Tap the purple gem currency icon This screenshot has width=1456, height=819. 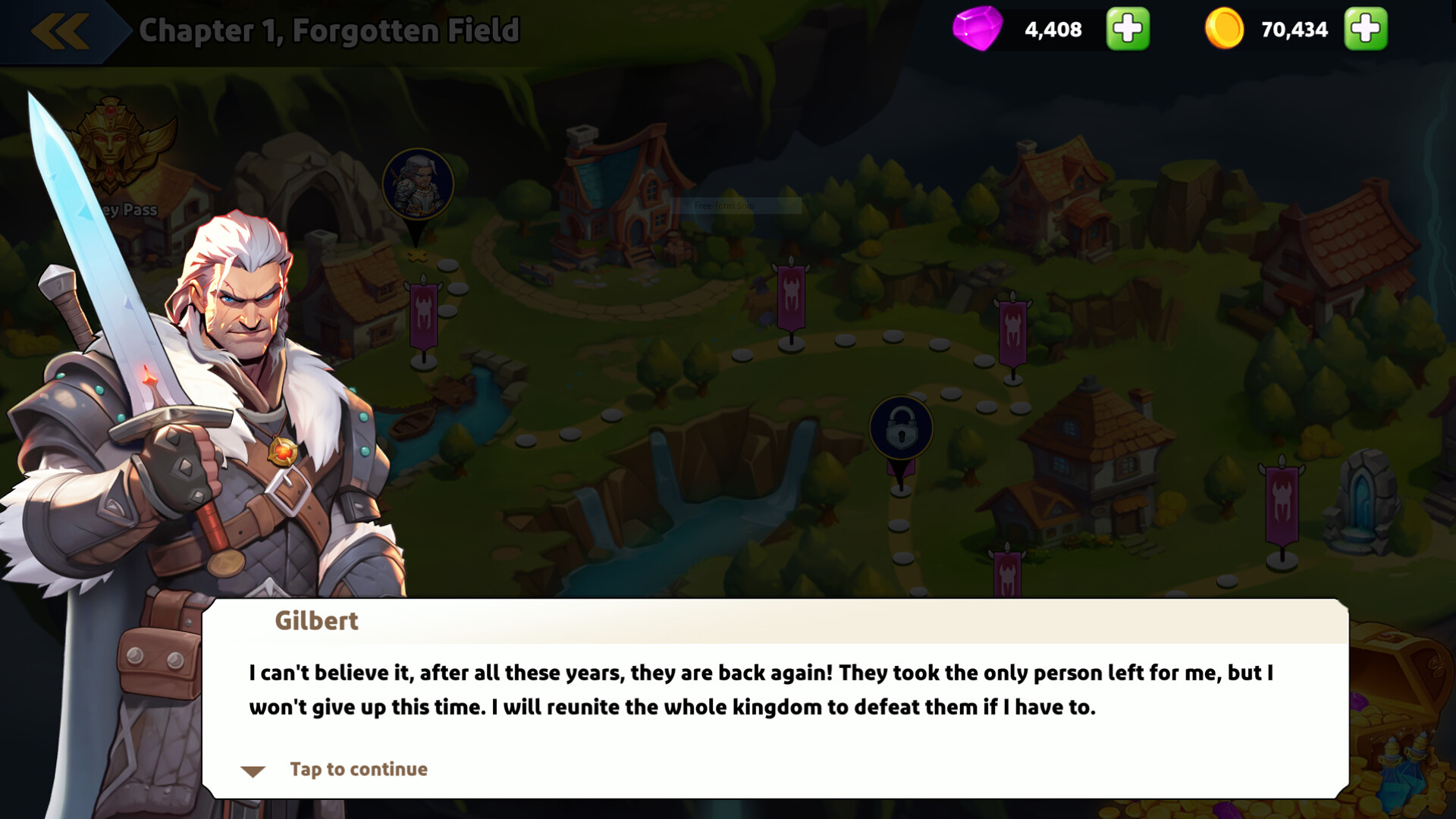[980, 30]
